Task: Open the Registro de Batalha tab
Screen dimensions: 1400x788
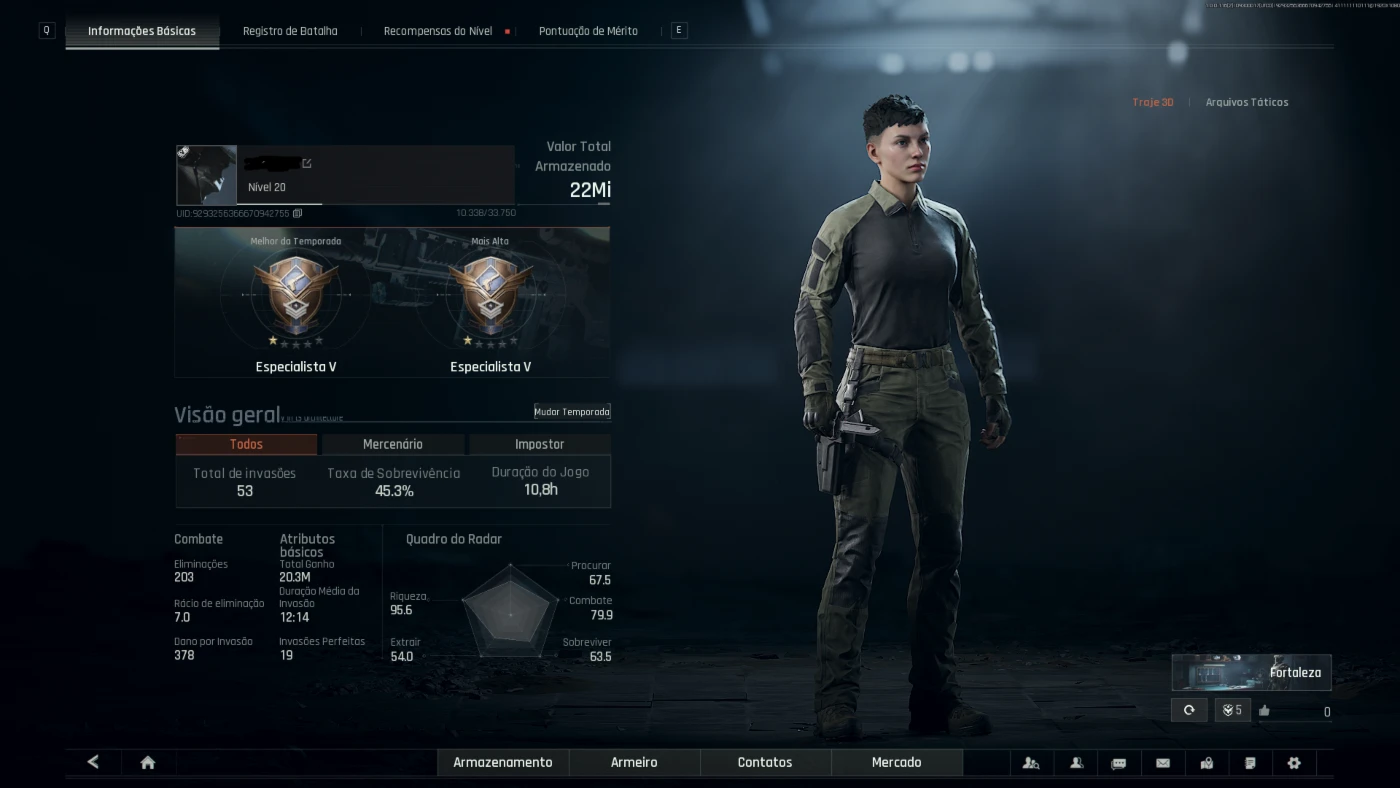Action: click(290, 31)
